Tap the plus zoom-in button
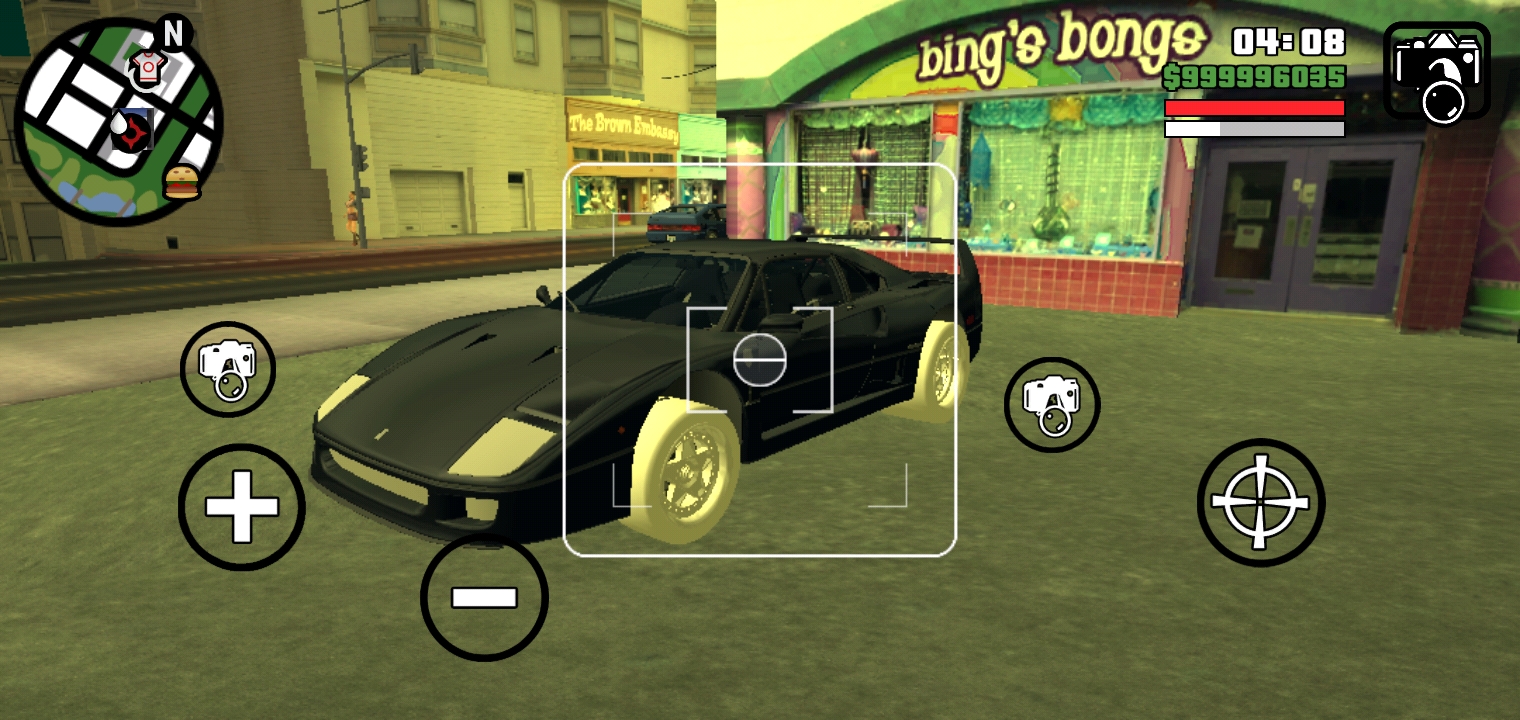Screen dimensions: 1520x720 coord(241,507)
